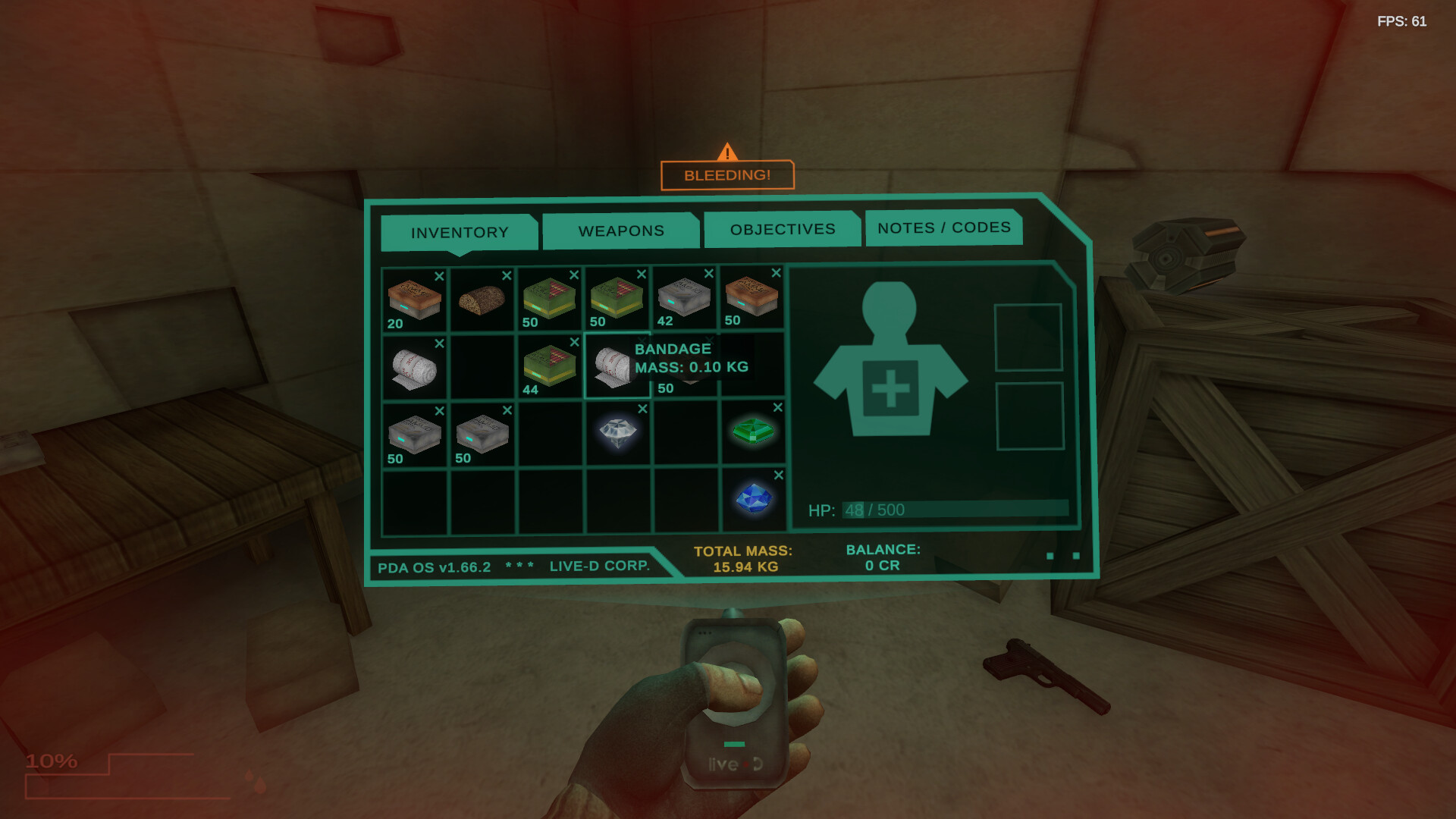1456x819 pixels.
Task: Switch to the WEAPONS tab
Action: point(621,231)
